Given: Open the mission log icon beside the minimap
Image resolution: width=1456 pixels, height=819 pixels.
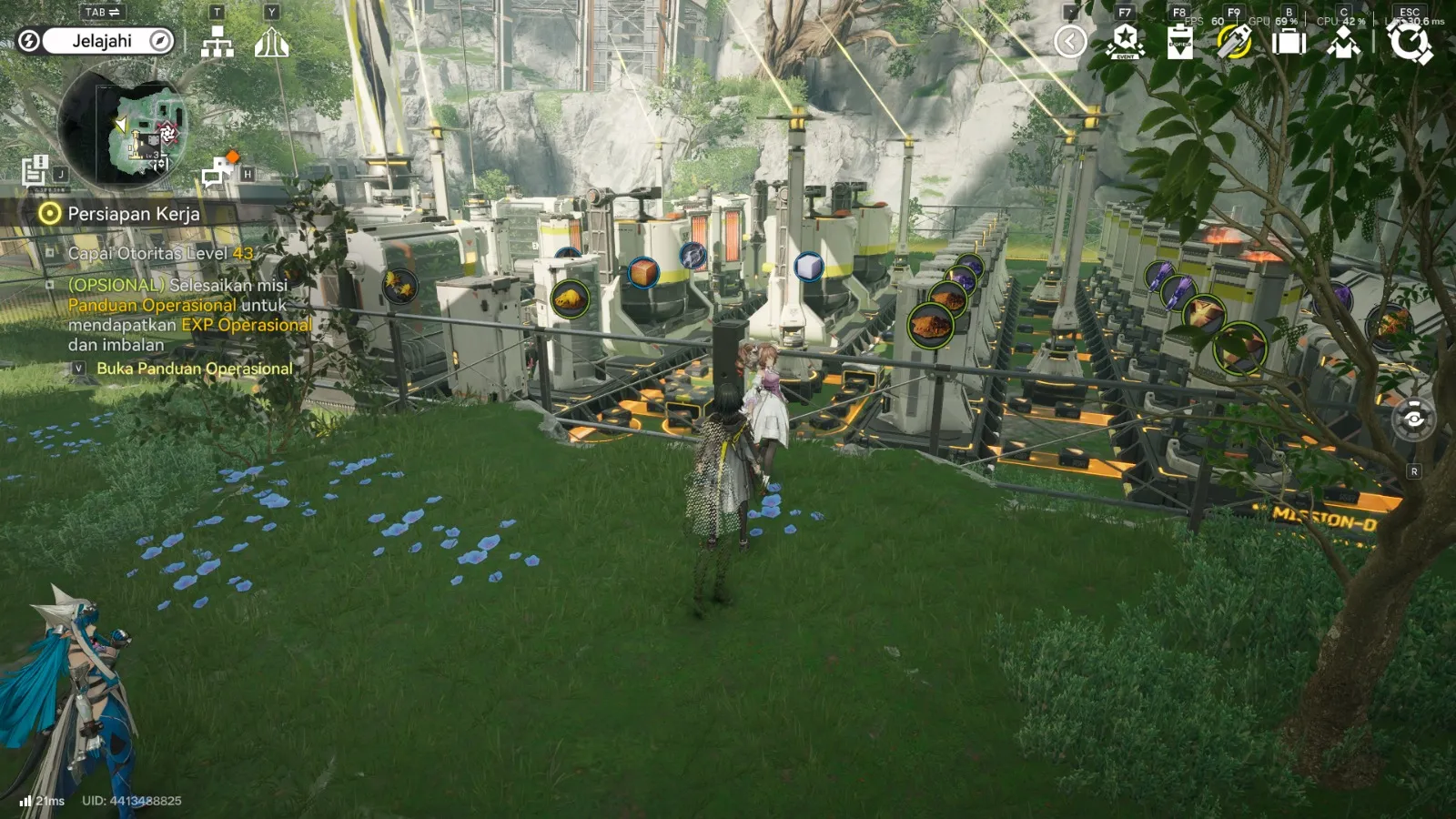Looking at the screenshot, I should 35,169.
